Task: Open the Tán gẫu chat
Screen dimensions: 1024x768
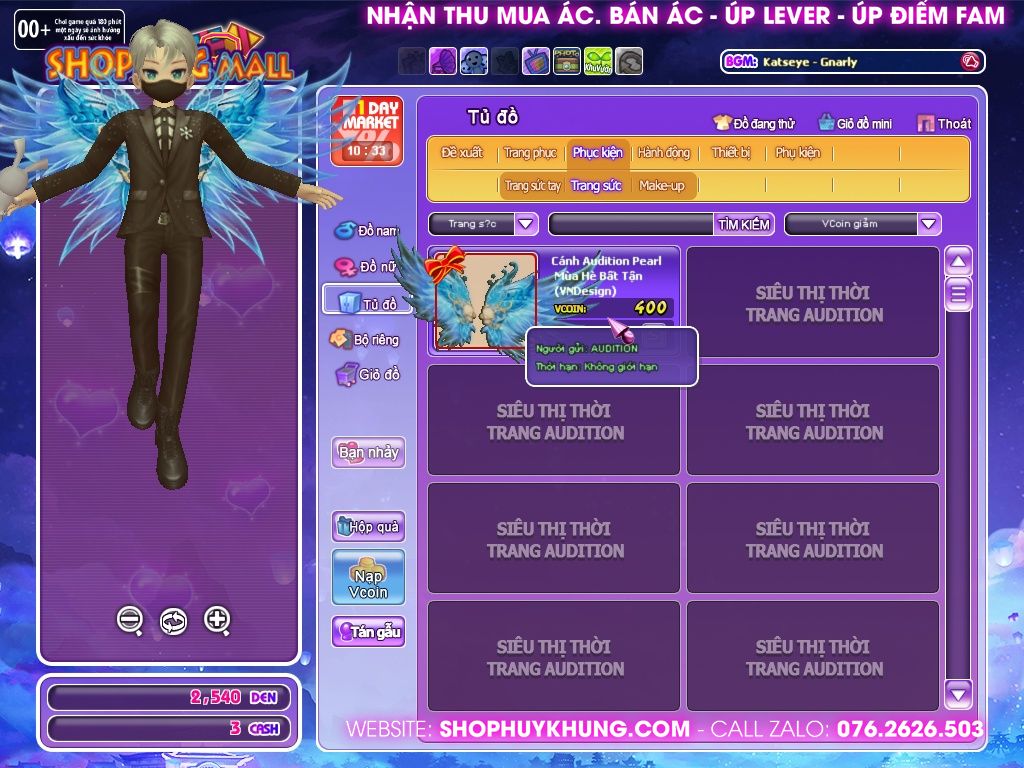Action: [x=368, y=632]
